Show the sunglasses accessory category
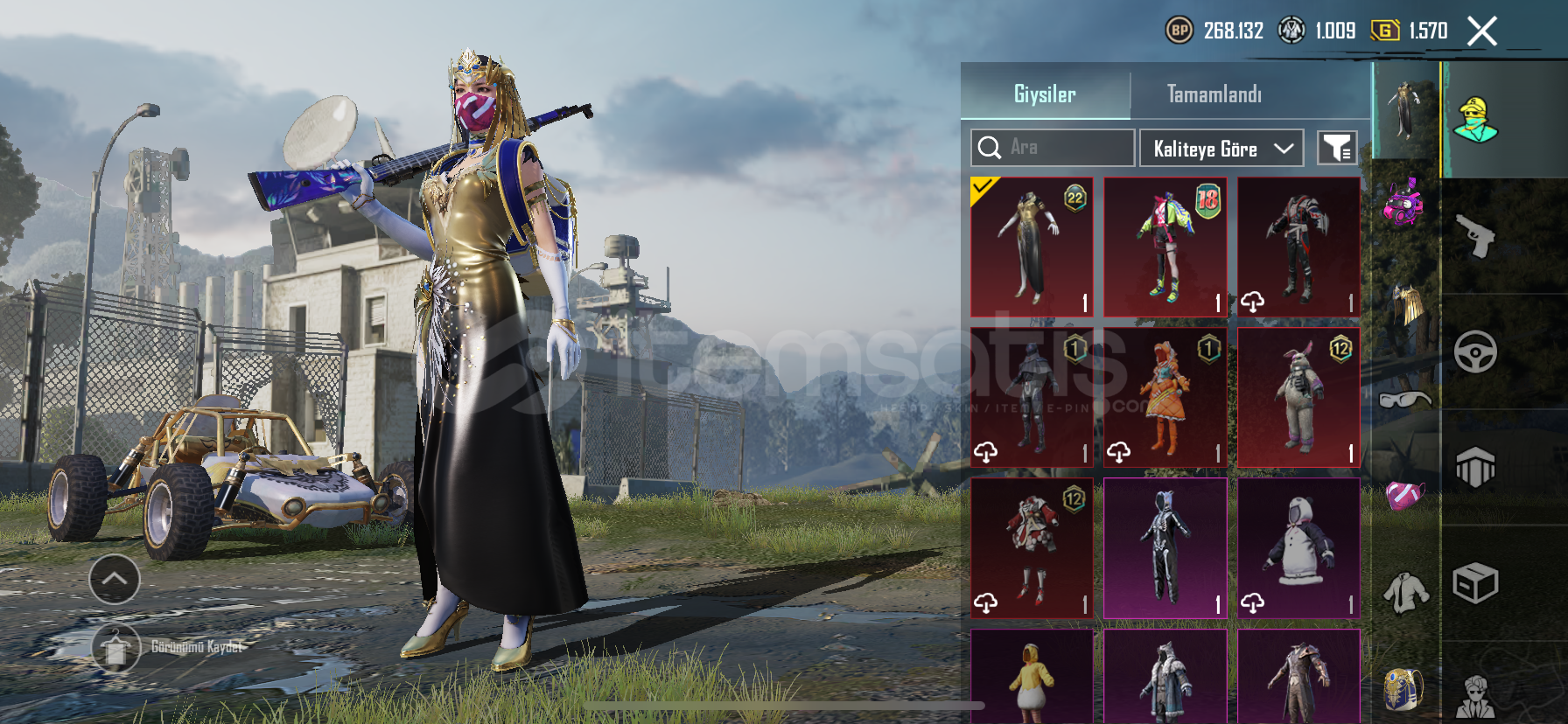 (x=1405, y=400)
